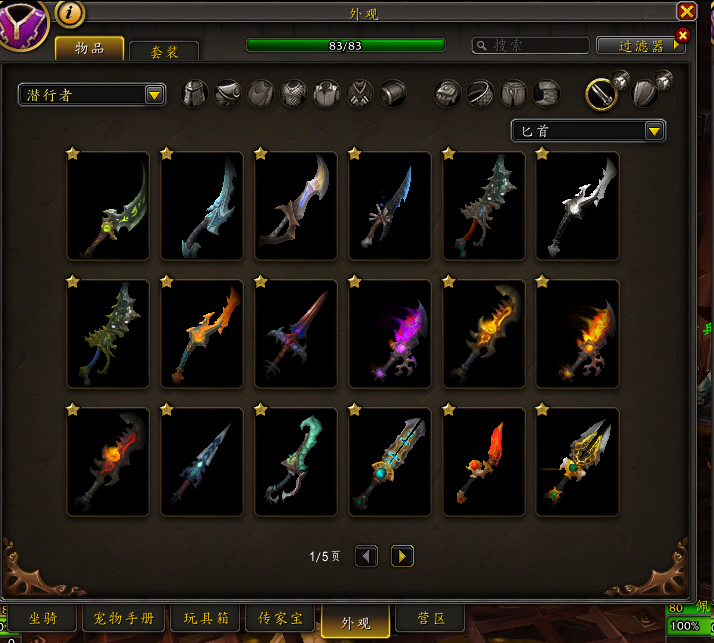Choose the gloves slot icon
The width and height of the screenshot is (714, 643).
pyautogui.click(x=447, y=94)
